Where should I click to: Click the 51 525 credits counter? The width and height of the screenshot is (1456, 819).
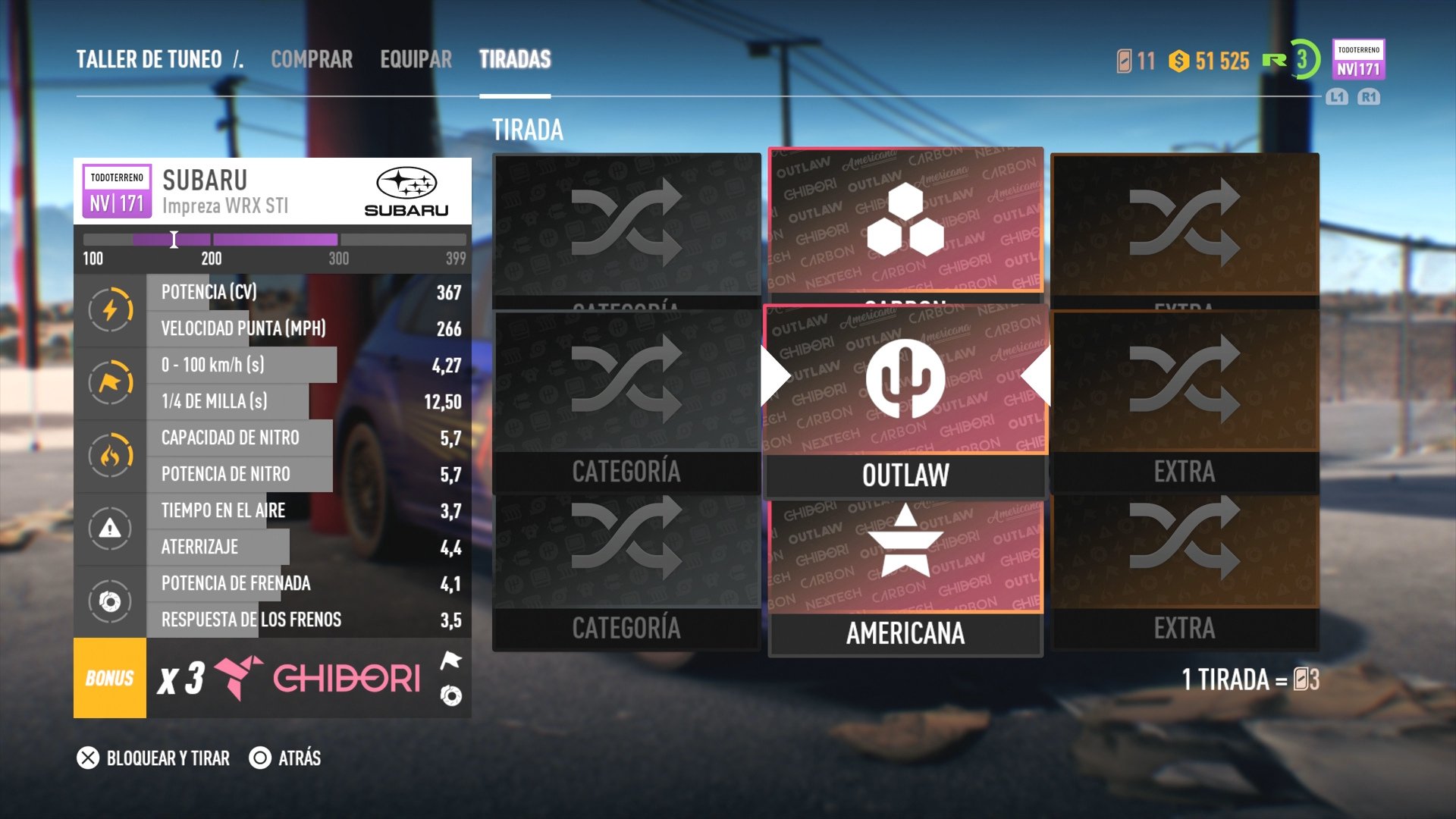pyautogui.click(x=1210, y=59)
